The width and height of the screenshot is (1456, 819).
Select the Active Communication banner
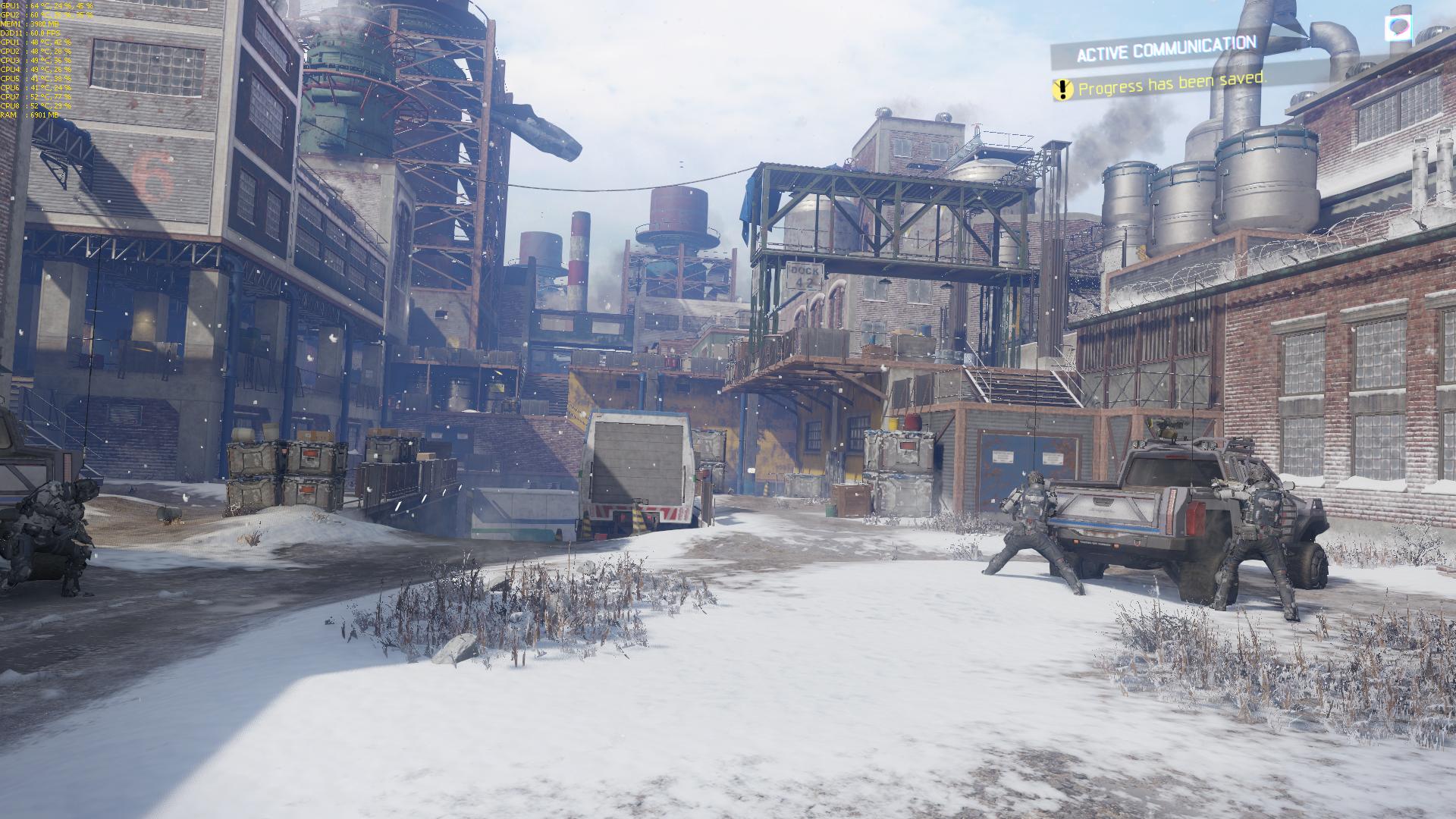tap(1166, 49)
